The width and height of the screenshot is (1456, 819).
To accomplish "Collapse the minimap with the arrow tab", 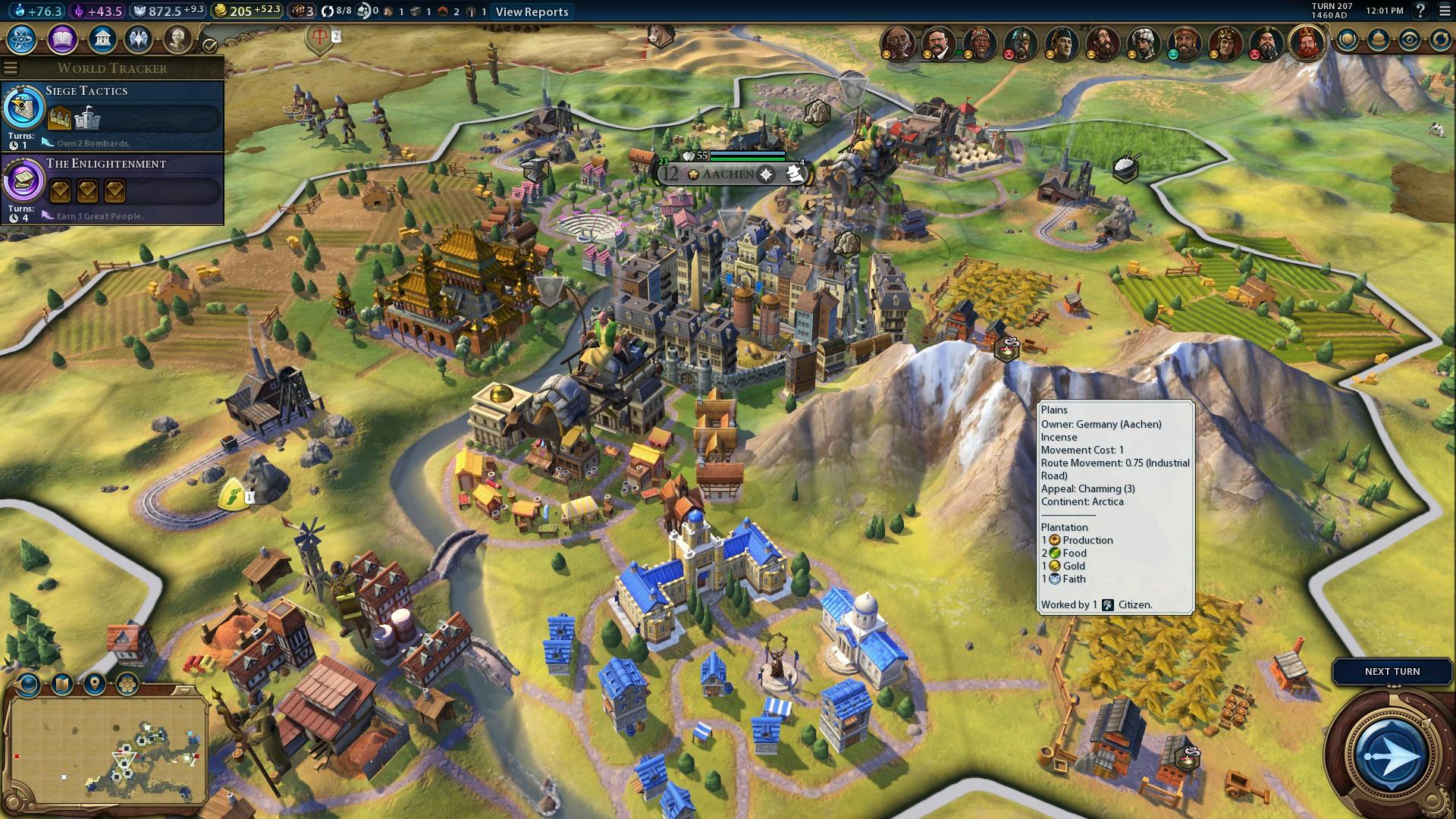I will point(183,690).
